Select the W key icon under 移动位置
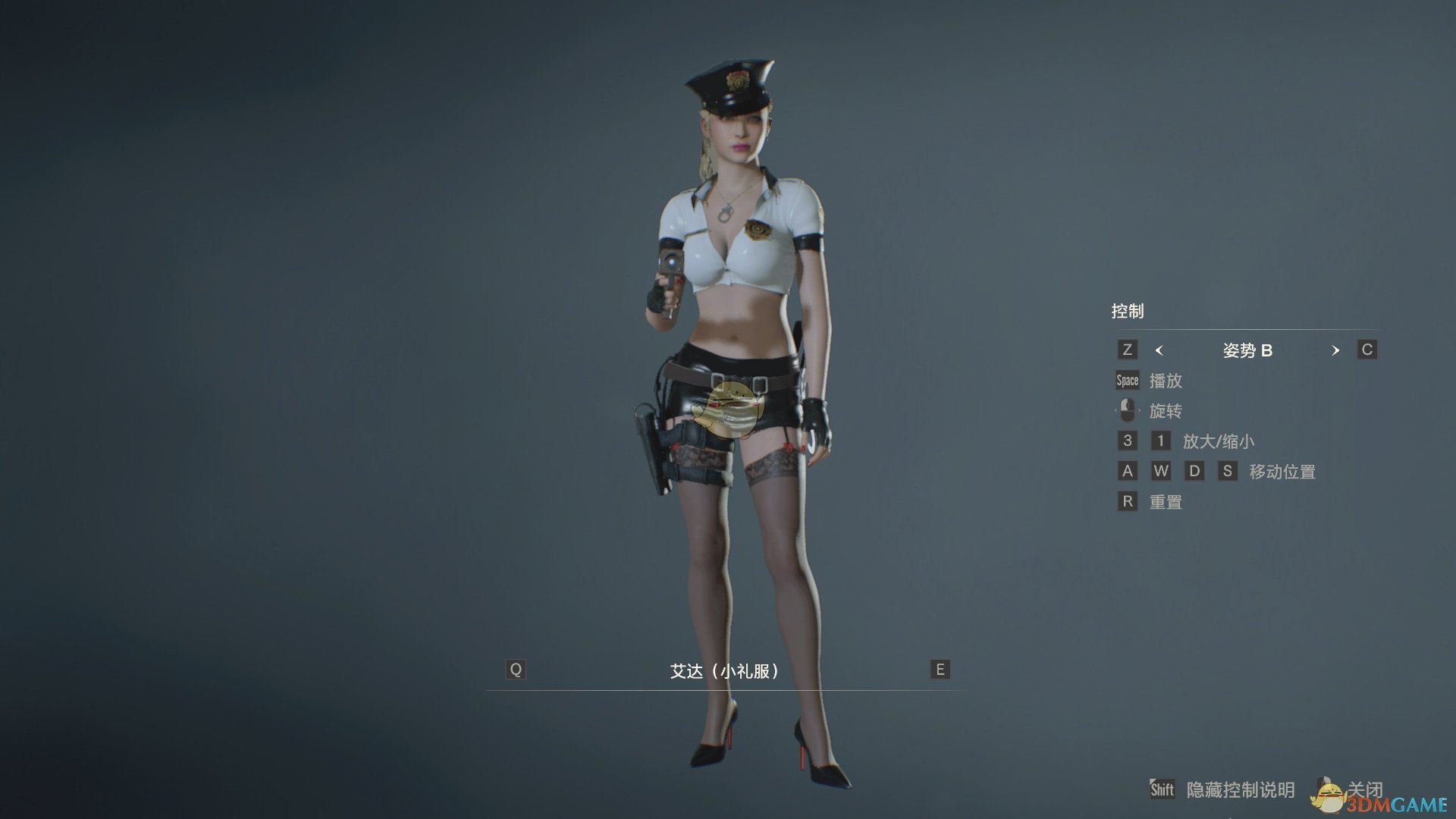The width and height of the screenshot is (1456, 819). click(x=1161, y=471)
